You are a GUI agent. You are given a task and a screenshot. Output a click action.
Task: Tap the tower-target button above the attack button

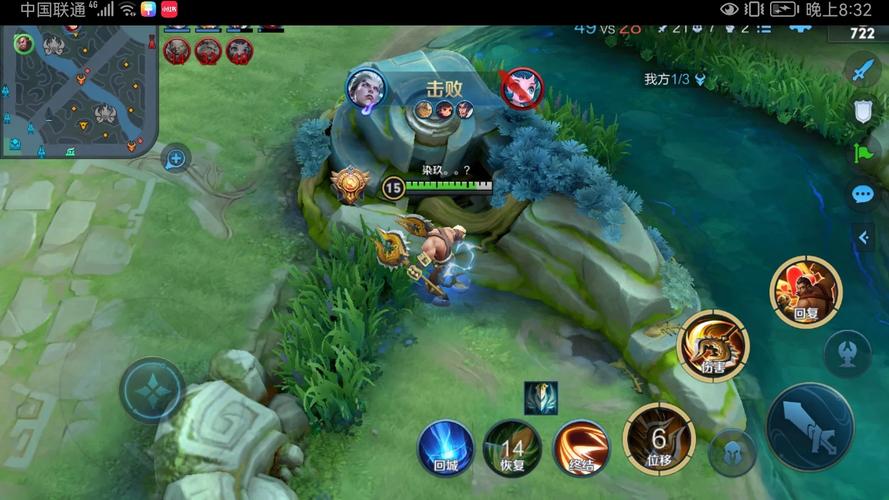[x=847, y=353]
